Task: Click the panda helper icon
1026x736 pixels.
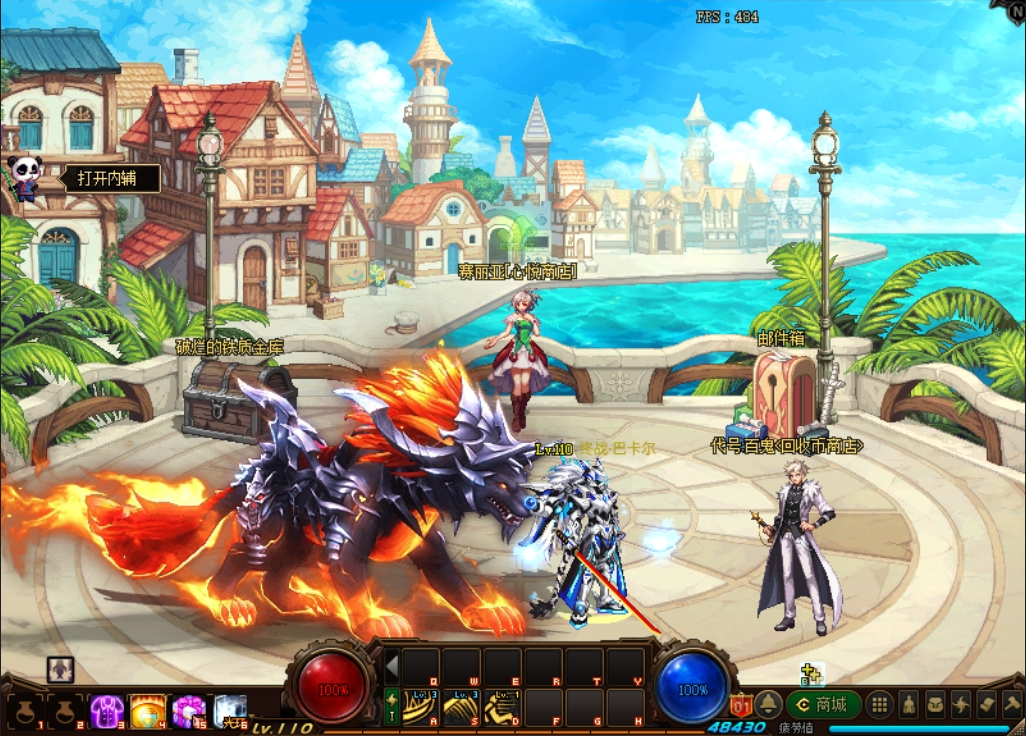Action: click(23, 177)
